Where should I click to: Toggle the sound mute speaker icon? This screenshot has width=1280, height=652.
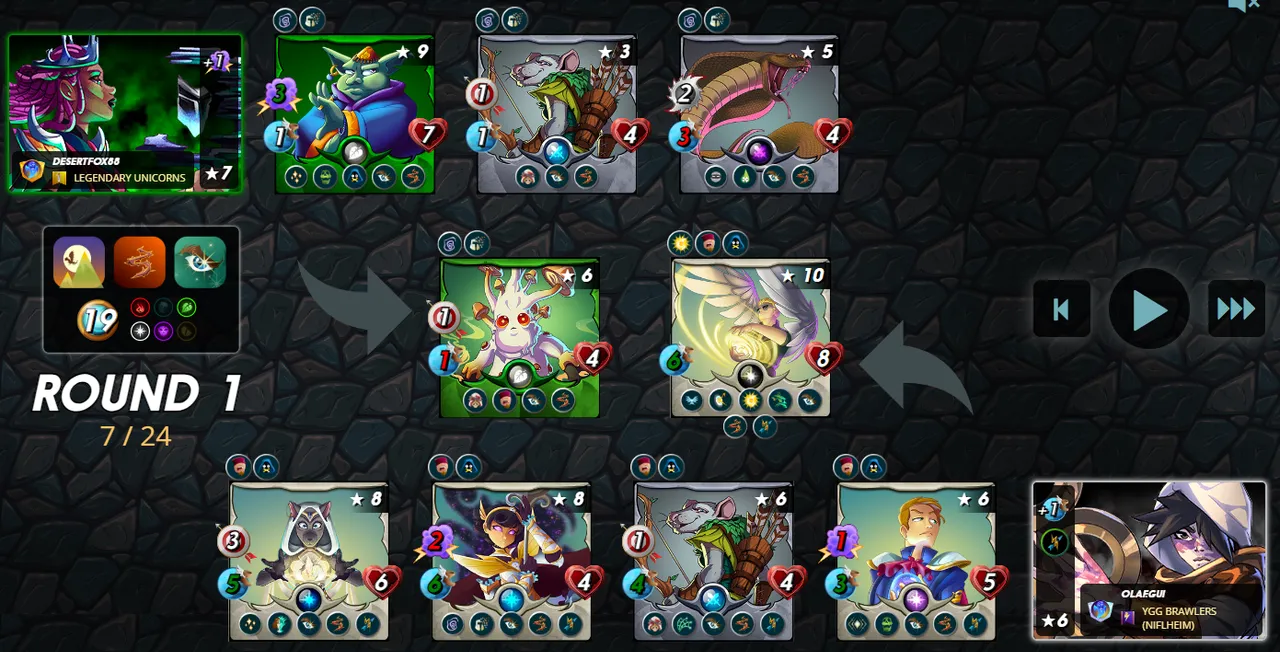click(x=1243, y=6)
